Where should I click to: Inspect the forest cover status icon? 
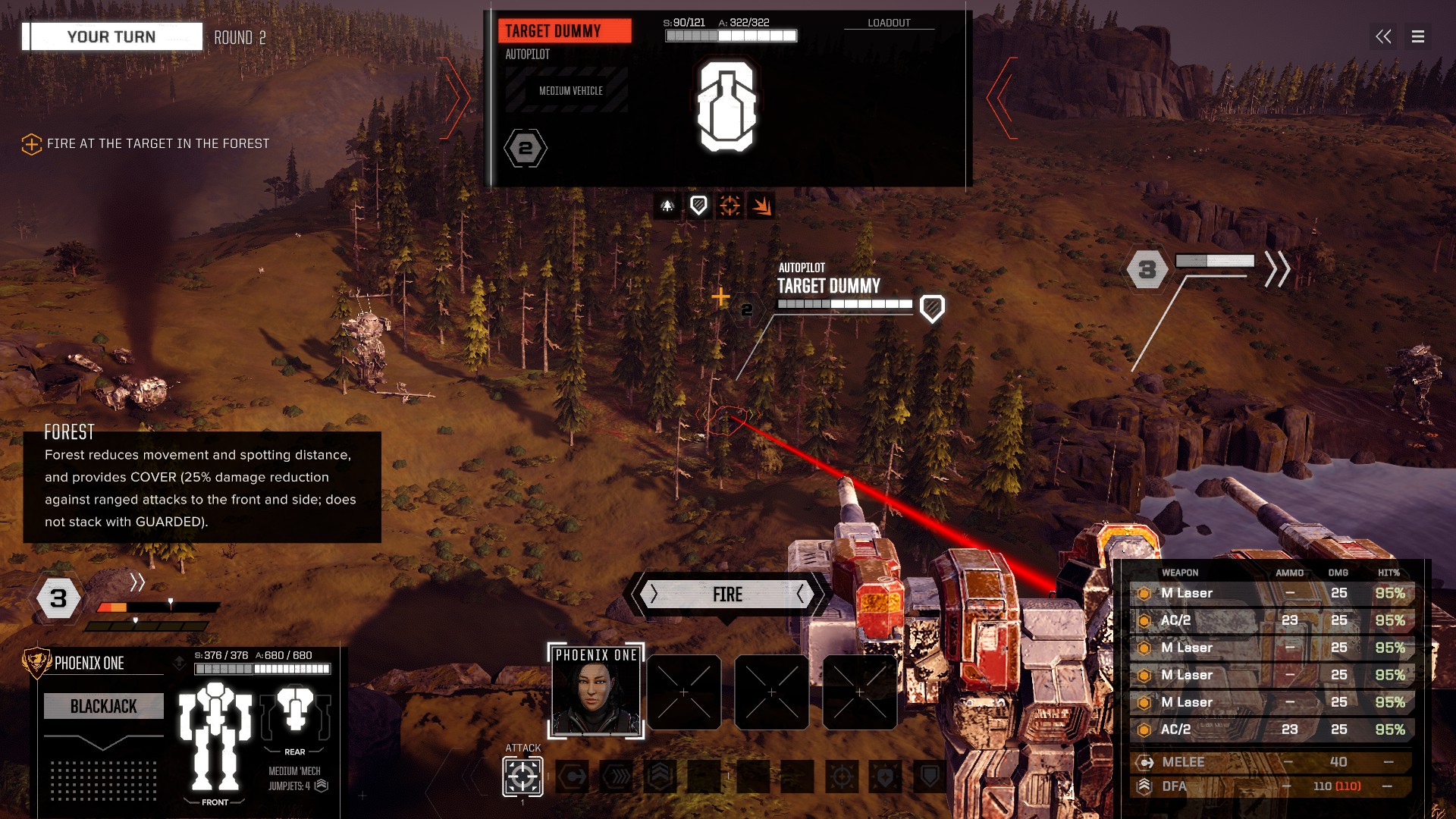tap(667, 206)
